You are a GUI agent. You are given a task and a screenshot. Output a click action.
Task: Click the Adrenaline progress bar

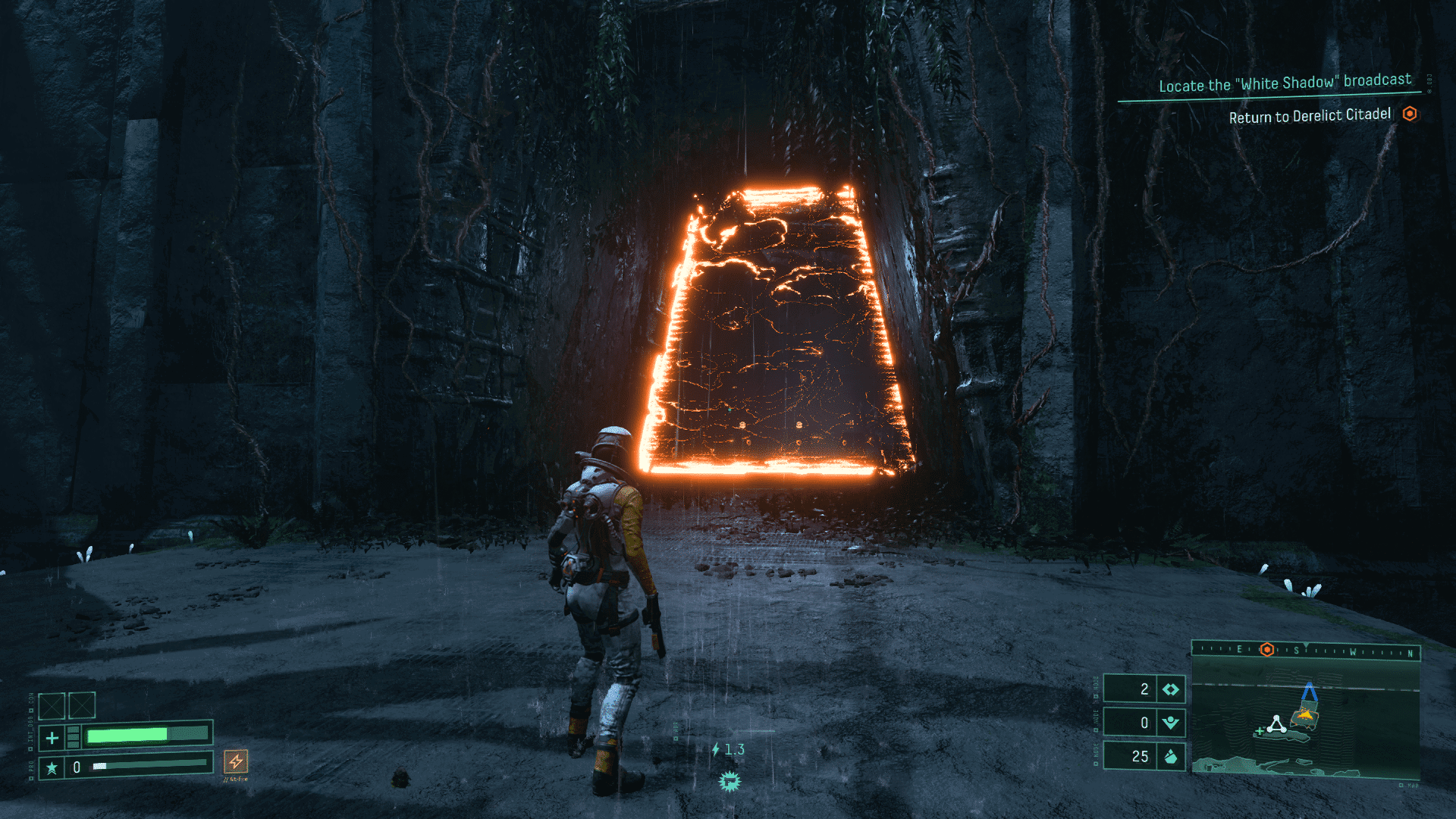147,765
